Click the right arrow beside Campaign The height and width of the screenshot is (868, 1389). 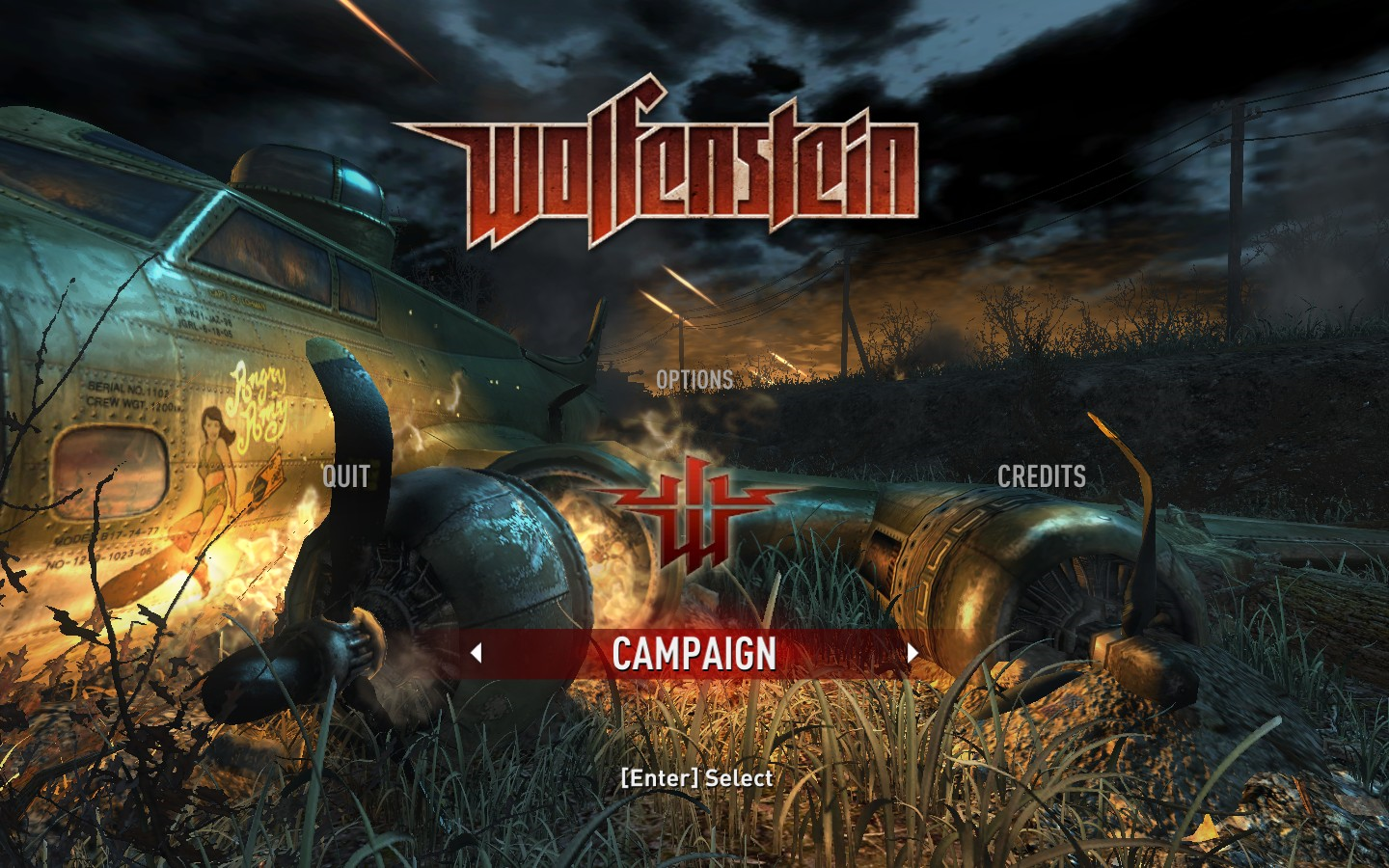click(912, 653)
